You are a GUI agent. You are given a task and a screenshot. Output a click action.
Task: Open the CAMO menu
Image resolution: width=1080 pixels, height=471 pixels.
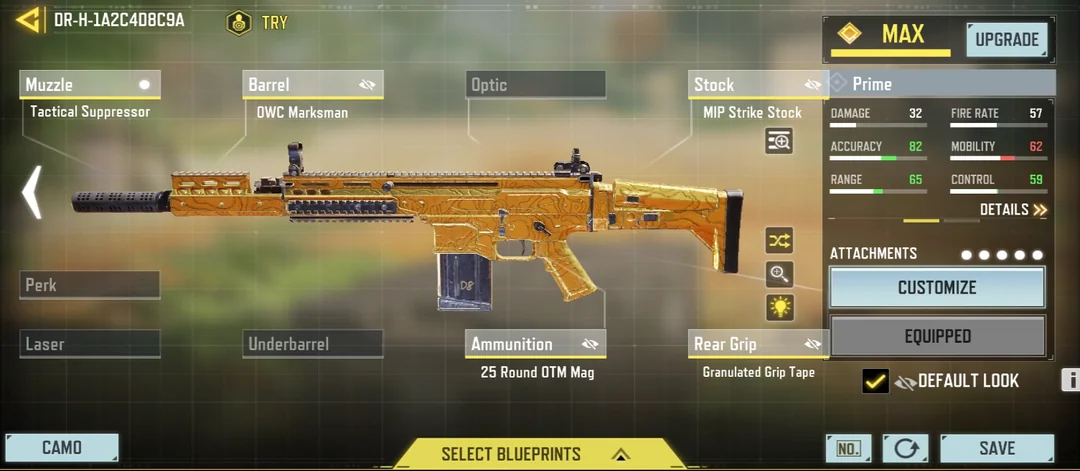pyautogui.click(x=62, y=448)
